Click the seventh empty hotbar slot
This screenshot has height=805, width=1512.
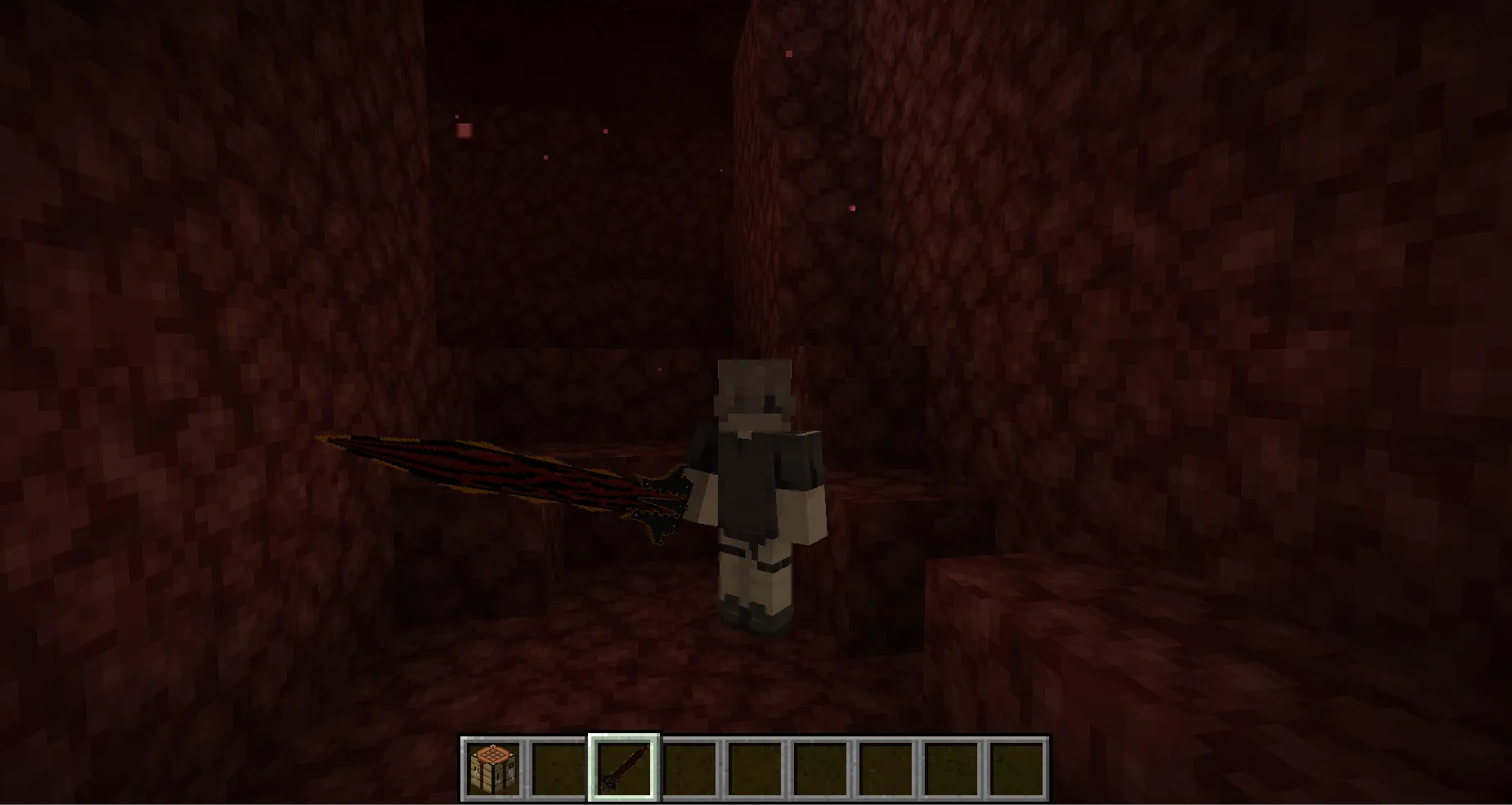pyautogui.click(x=886, y=768)
